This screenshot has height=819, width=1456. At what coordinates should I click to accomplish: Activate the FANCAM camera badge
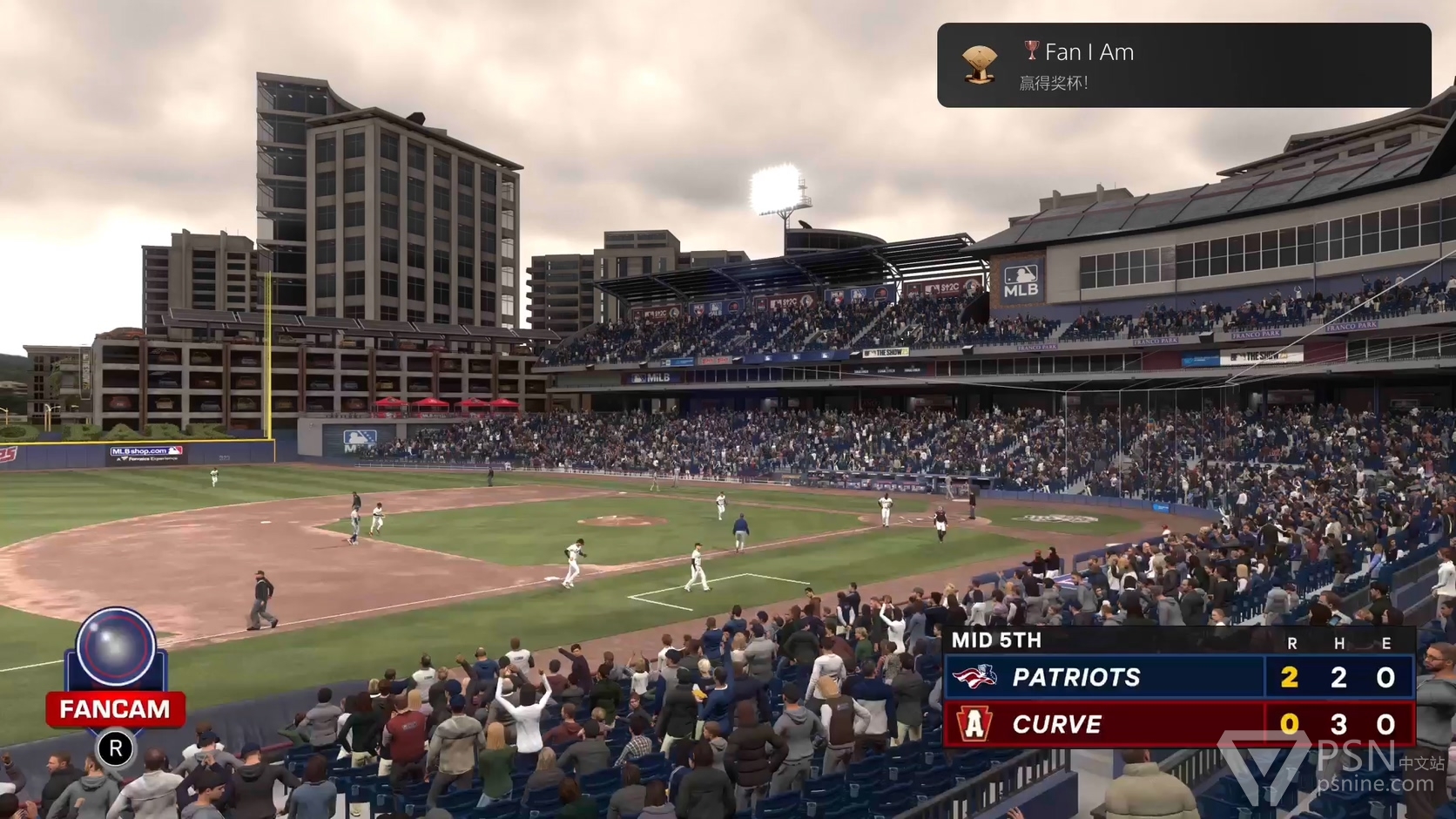pos(116,671)
